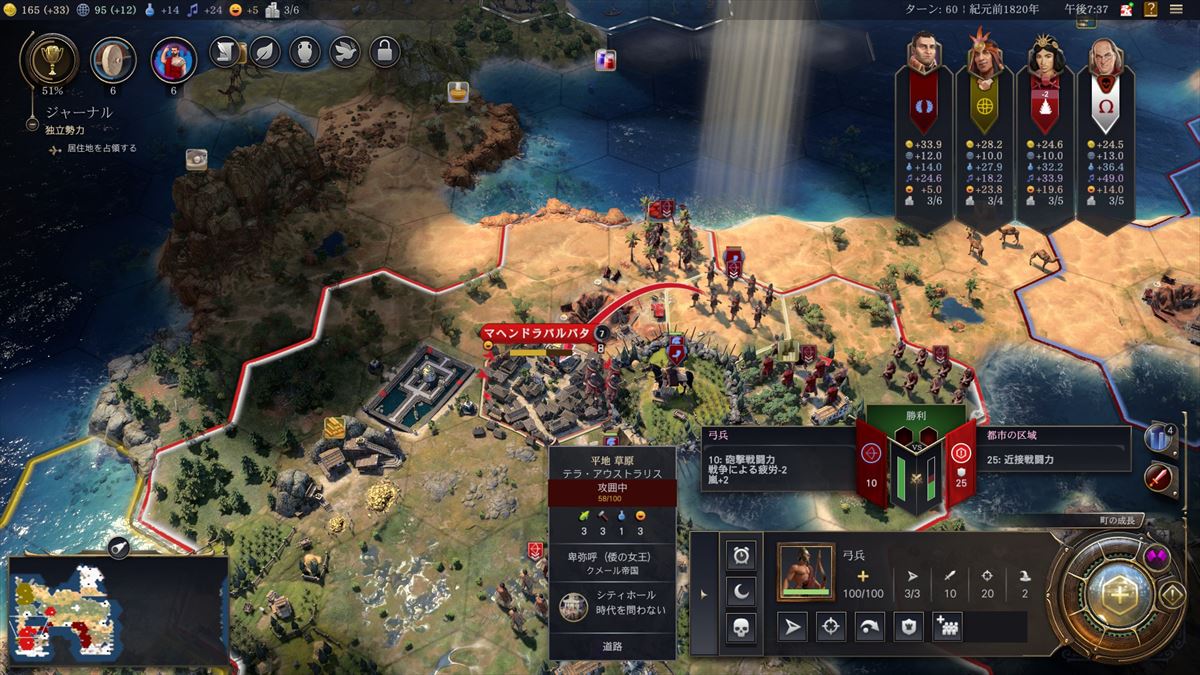Fortify the archer with shield button
This screenshot has width=1200, height=675.
907,627
